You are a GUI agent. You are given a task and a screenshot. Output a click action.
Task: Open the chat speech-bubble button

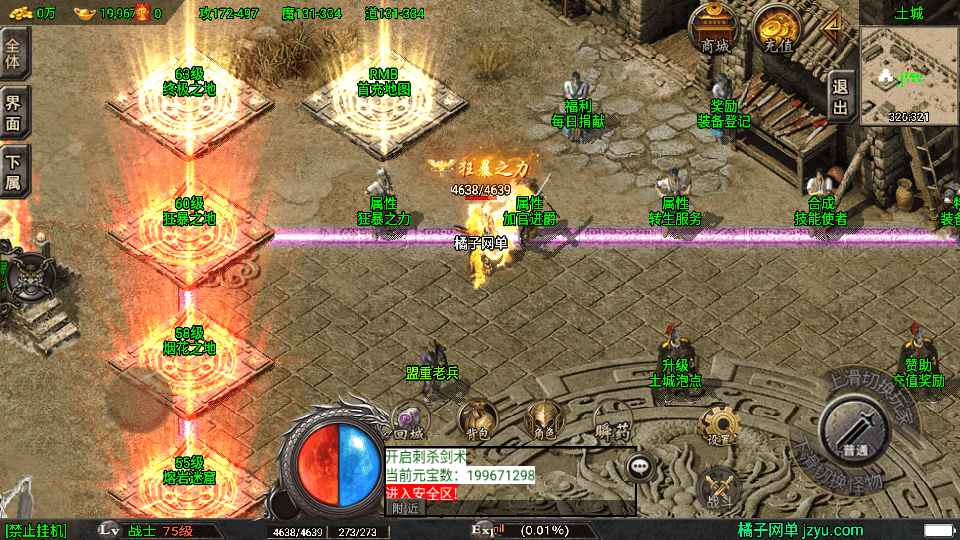pos(641,466)
